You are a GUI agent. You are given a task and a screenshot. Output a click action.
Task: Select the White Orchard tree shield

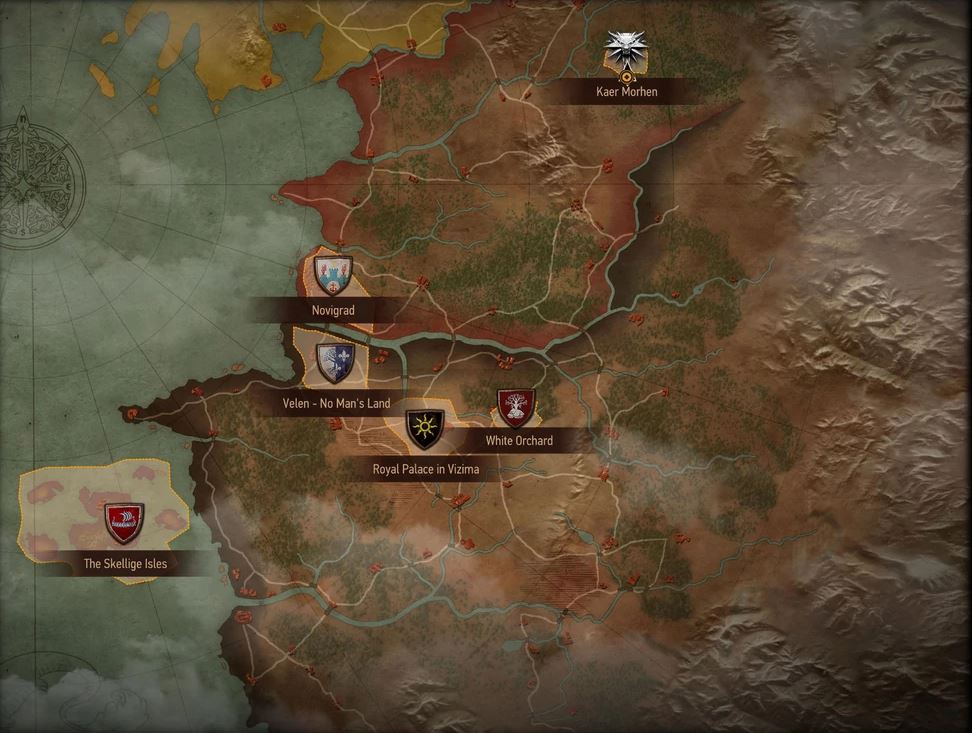pyautogui.click(x=516, y=408)
